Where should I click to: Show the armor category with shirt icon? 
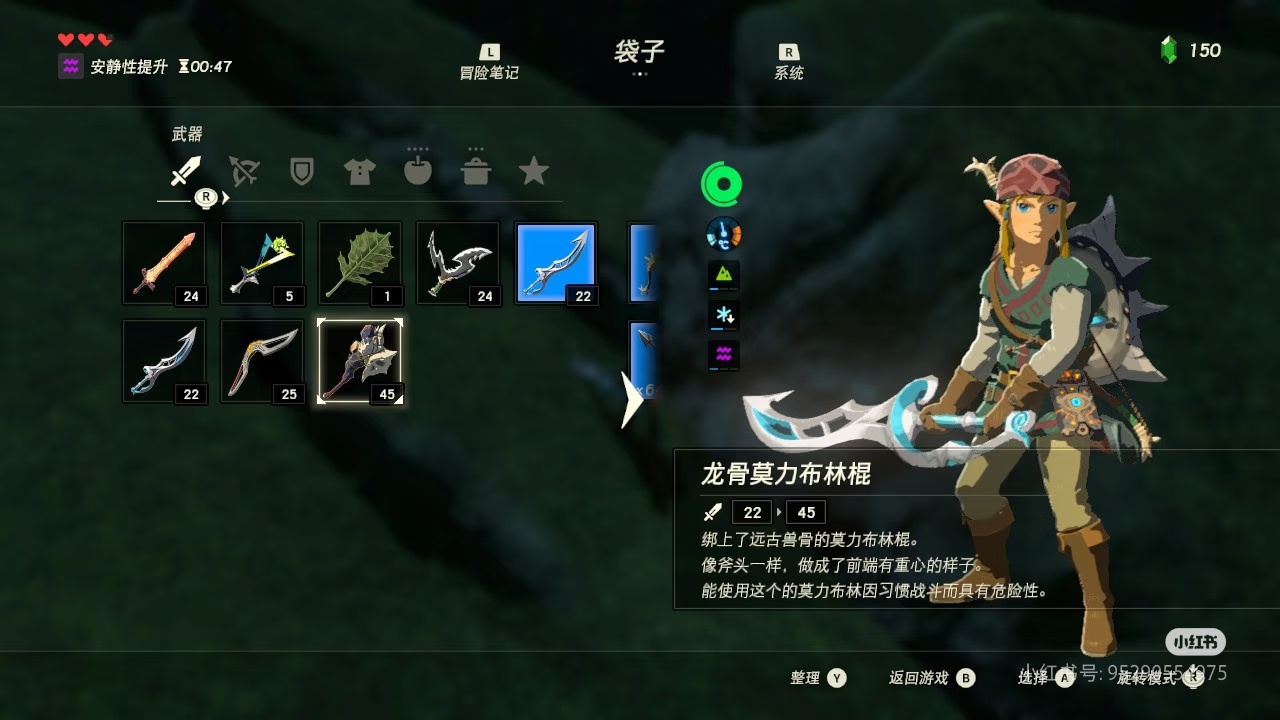pyautogui.click(x=359, y=172)
